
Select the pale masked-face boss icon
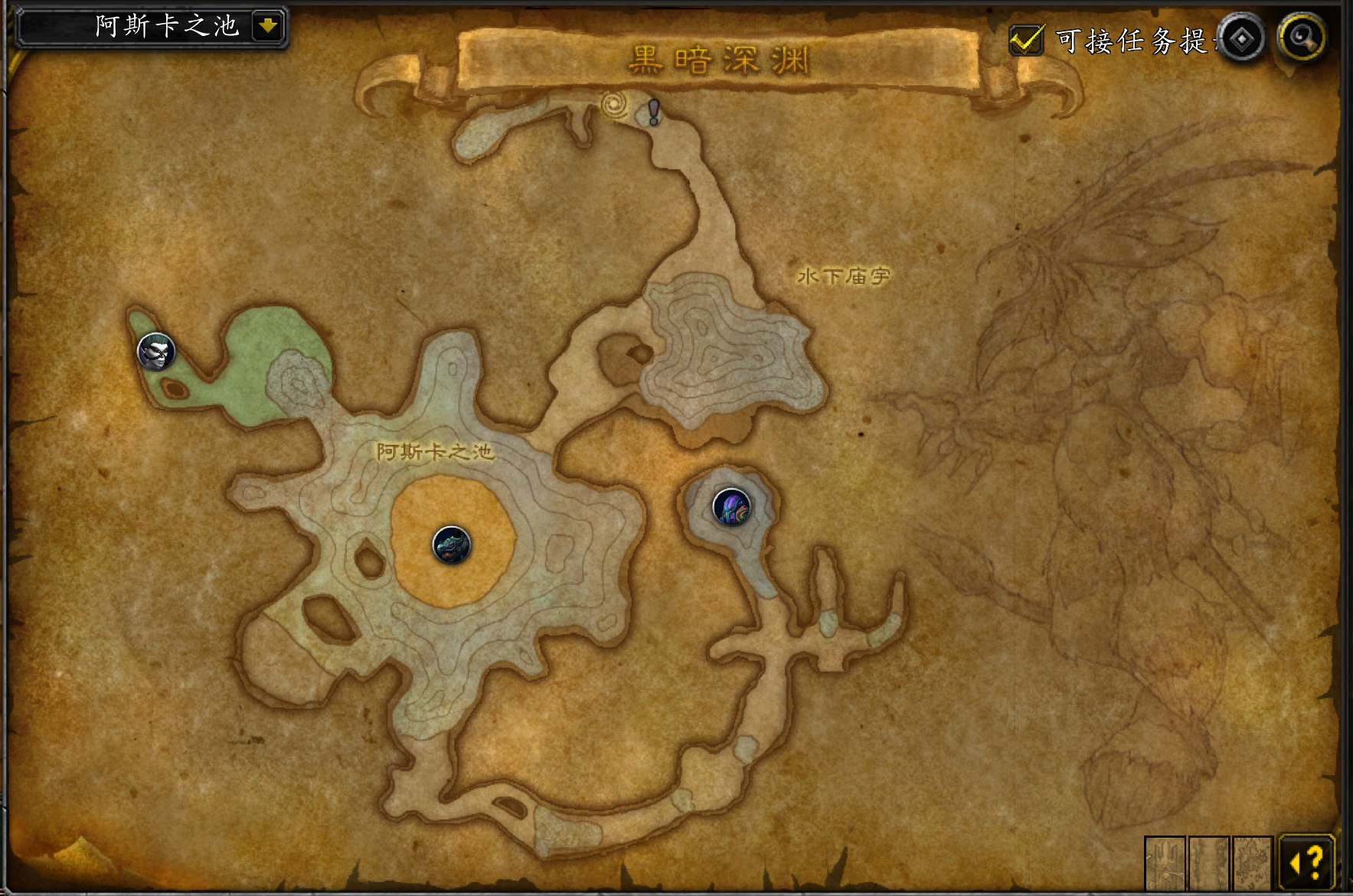tap(156, 352)
